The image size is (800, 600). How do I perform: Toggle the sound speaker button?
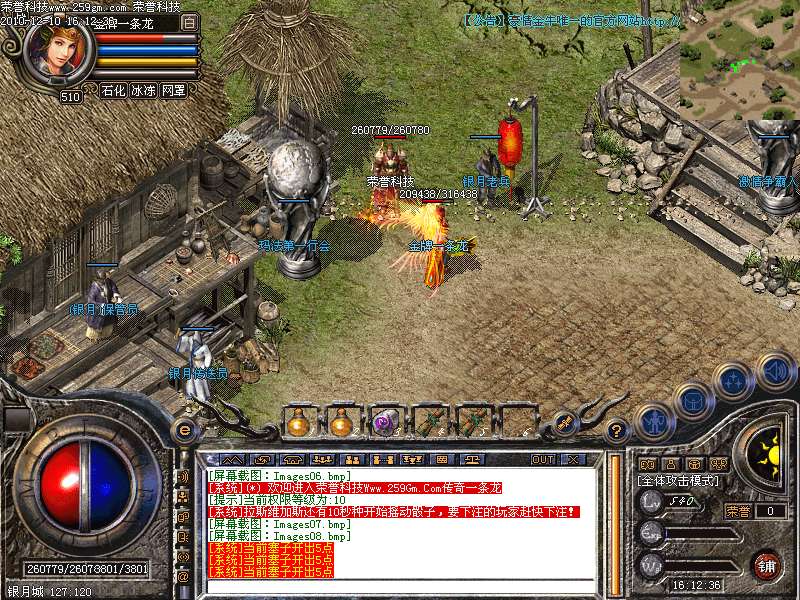point(774,371)
